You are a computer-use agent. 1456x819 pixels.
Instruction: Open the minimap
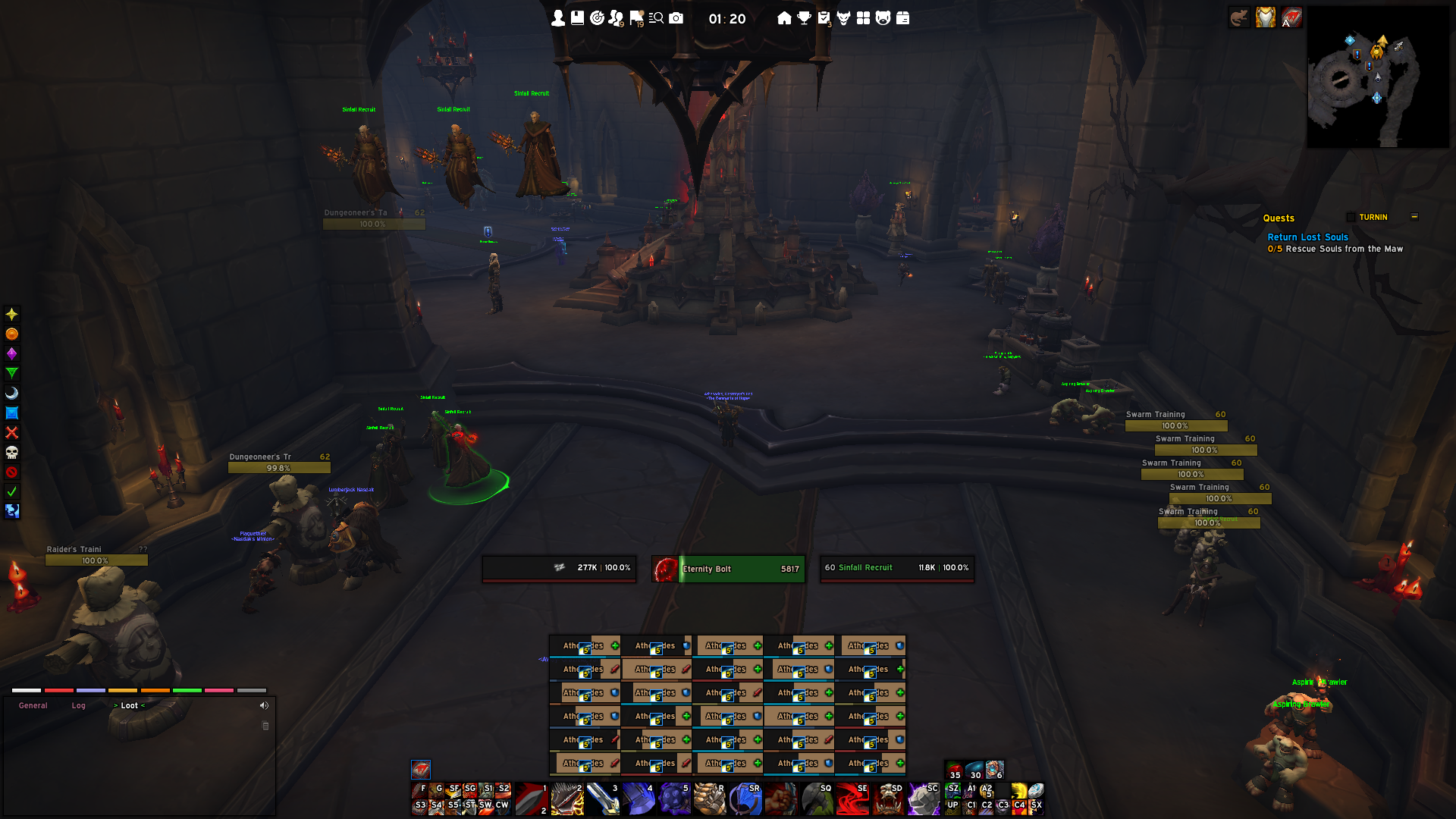(1377, 77)
